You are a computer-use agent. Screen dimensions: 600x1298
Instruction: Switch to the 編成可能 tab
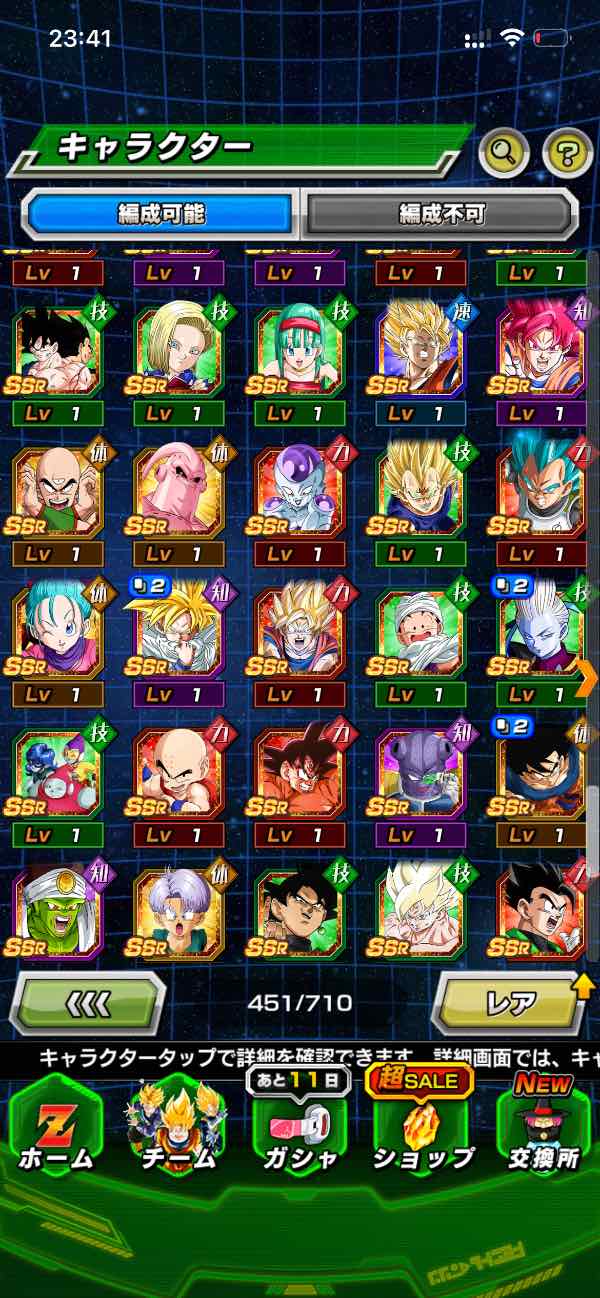pos(161,213)
